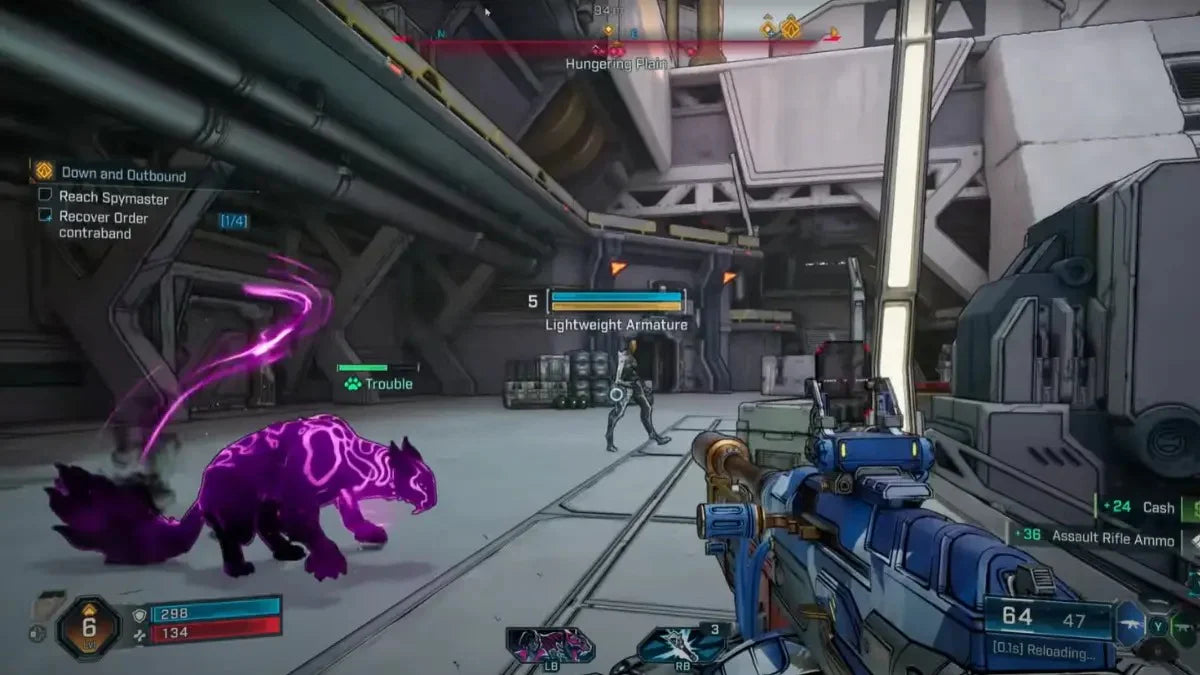Use the grenade ability icon with count 3

click(x=682, y=645)
